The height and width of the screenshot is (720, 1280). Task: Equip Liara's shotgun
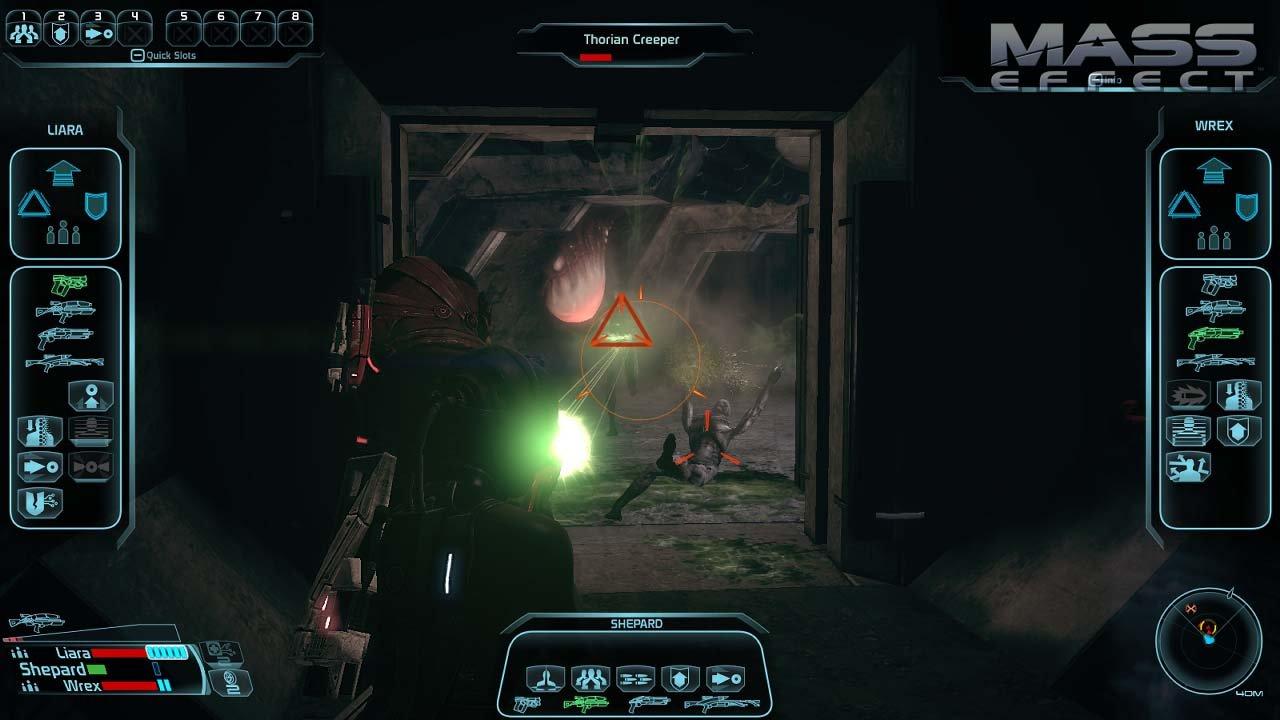click(x=64, y=337)
